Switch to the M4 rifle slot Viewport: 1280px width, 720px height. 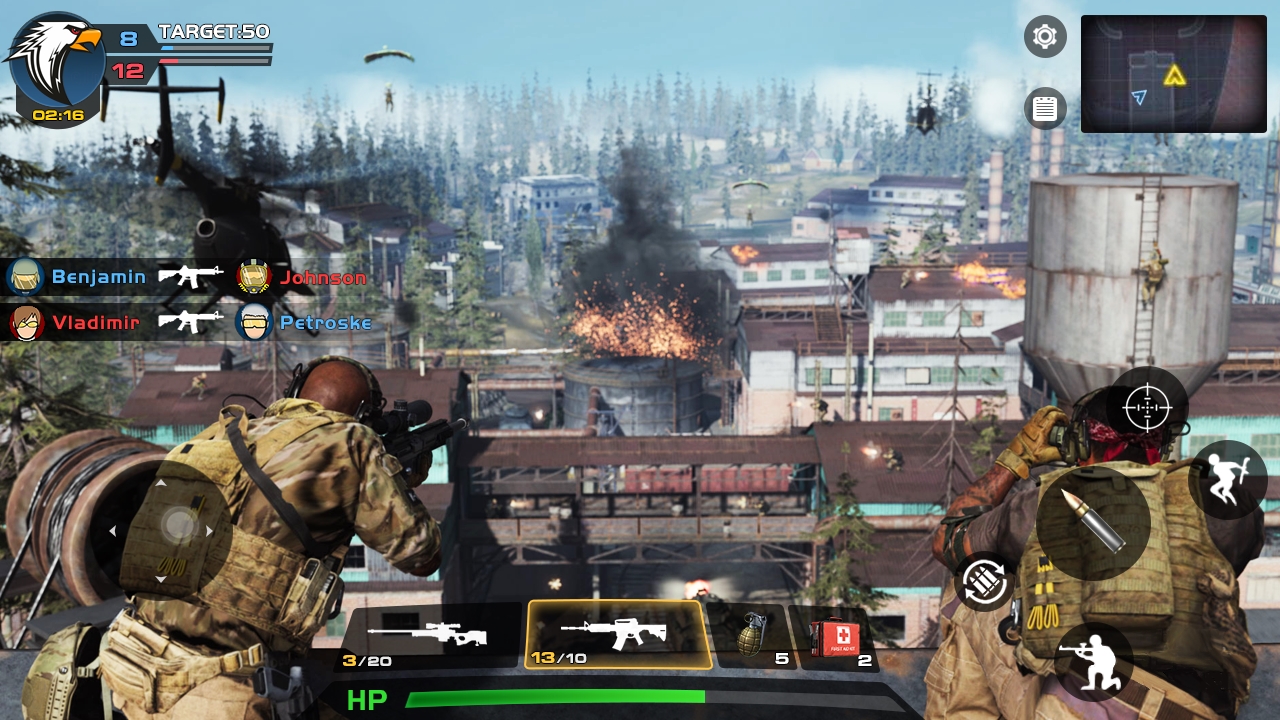[617, 632]
